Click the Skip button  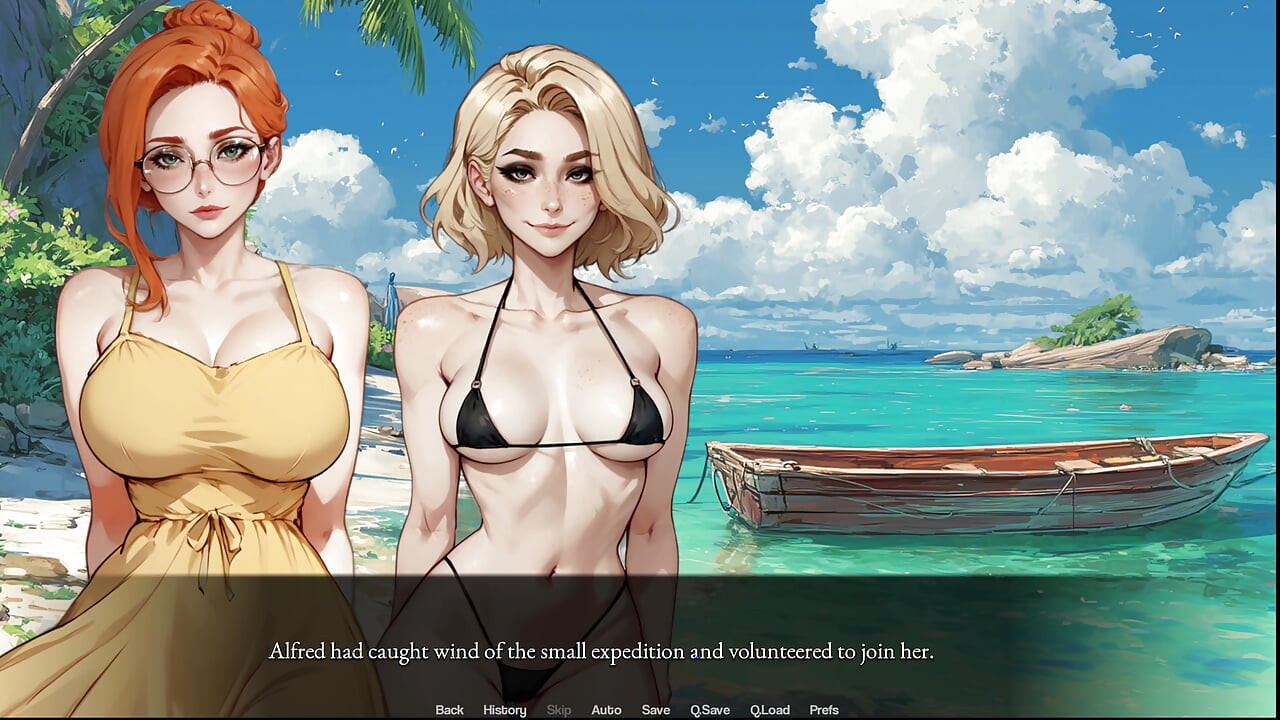(558, 710)
